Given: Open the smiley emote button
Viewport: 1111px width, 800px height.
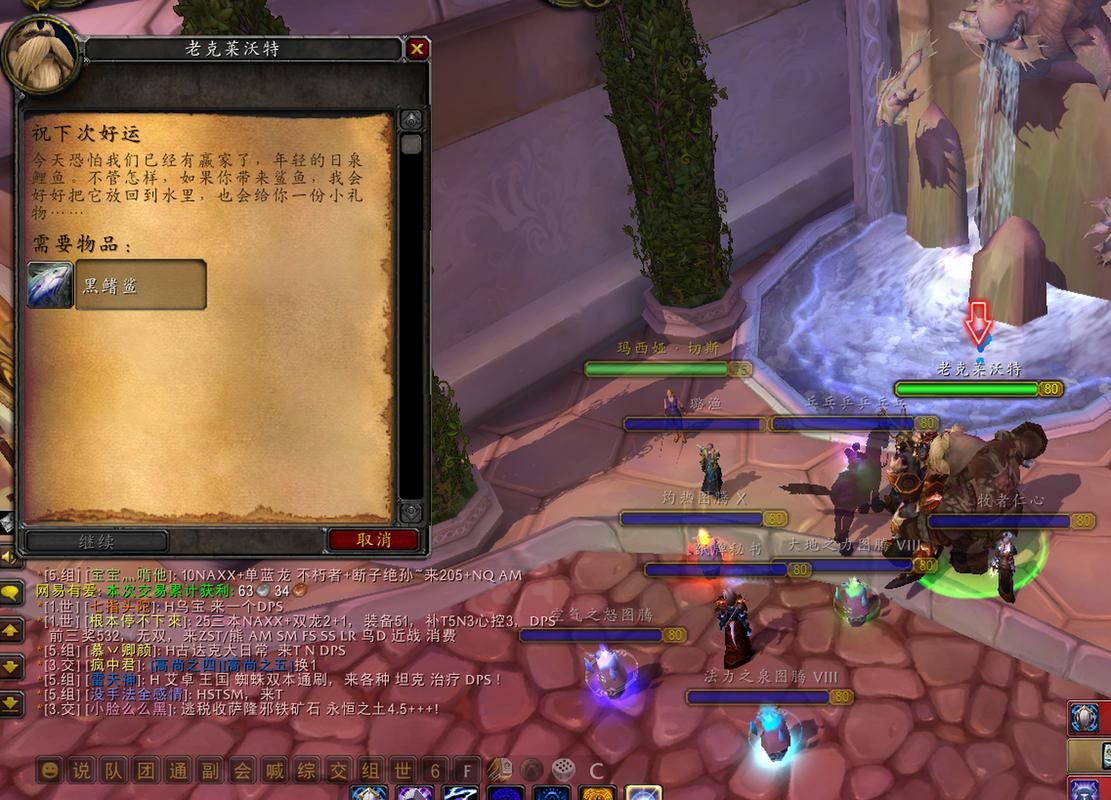Looking at the screenshot, I should point(50,771).
